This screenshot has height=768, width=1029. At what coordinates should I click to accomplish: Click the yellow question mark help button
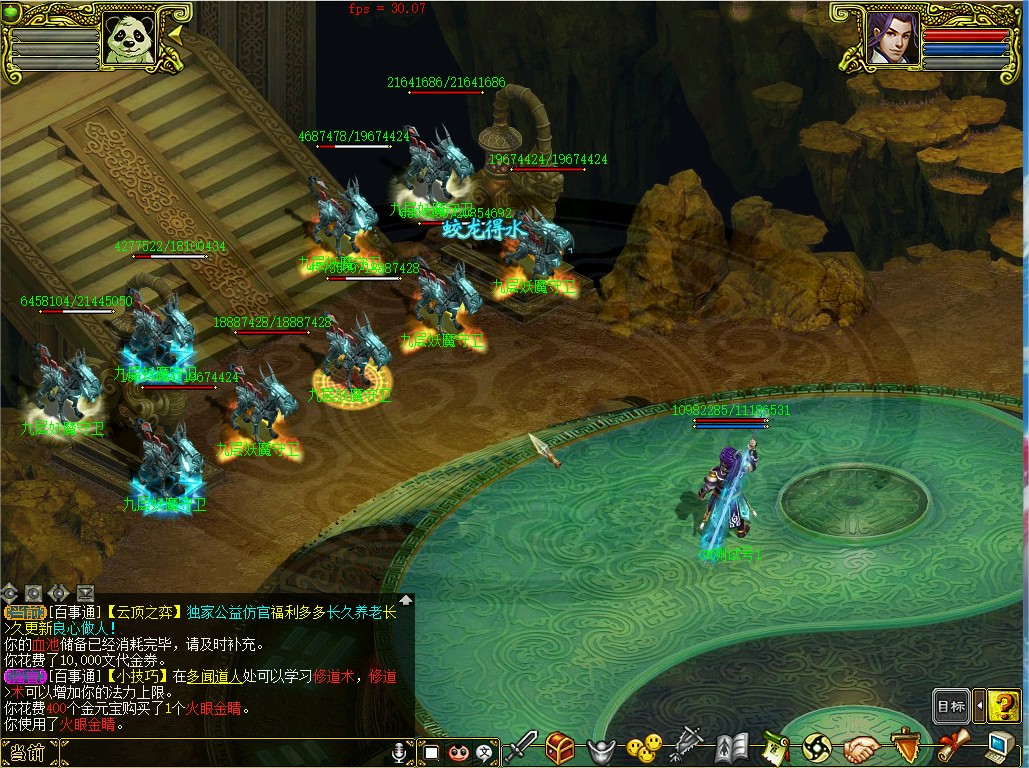1003,706
